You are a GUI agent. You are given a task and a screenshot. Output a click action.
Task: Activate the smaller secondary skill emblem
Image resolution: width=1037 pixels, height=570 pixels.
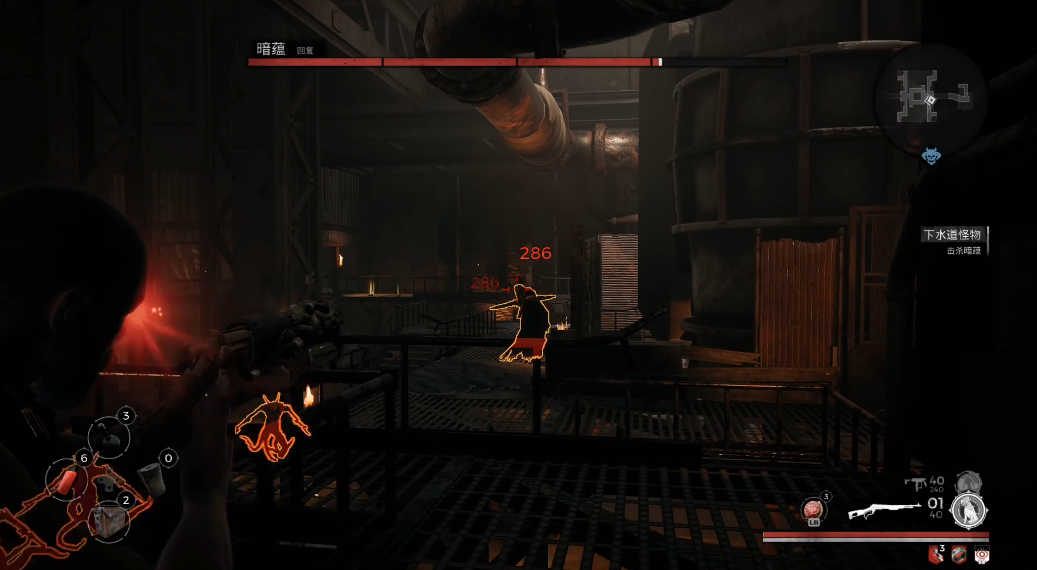966,483
